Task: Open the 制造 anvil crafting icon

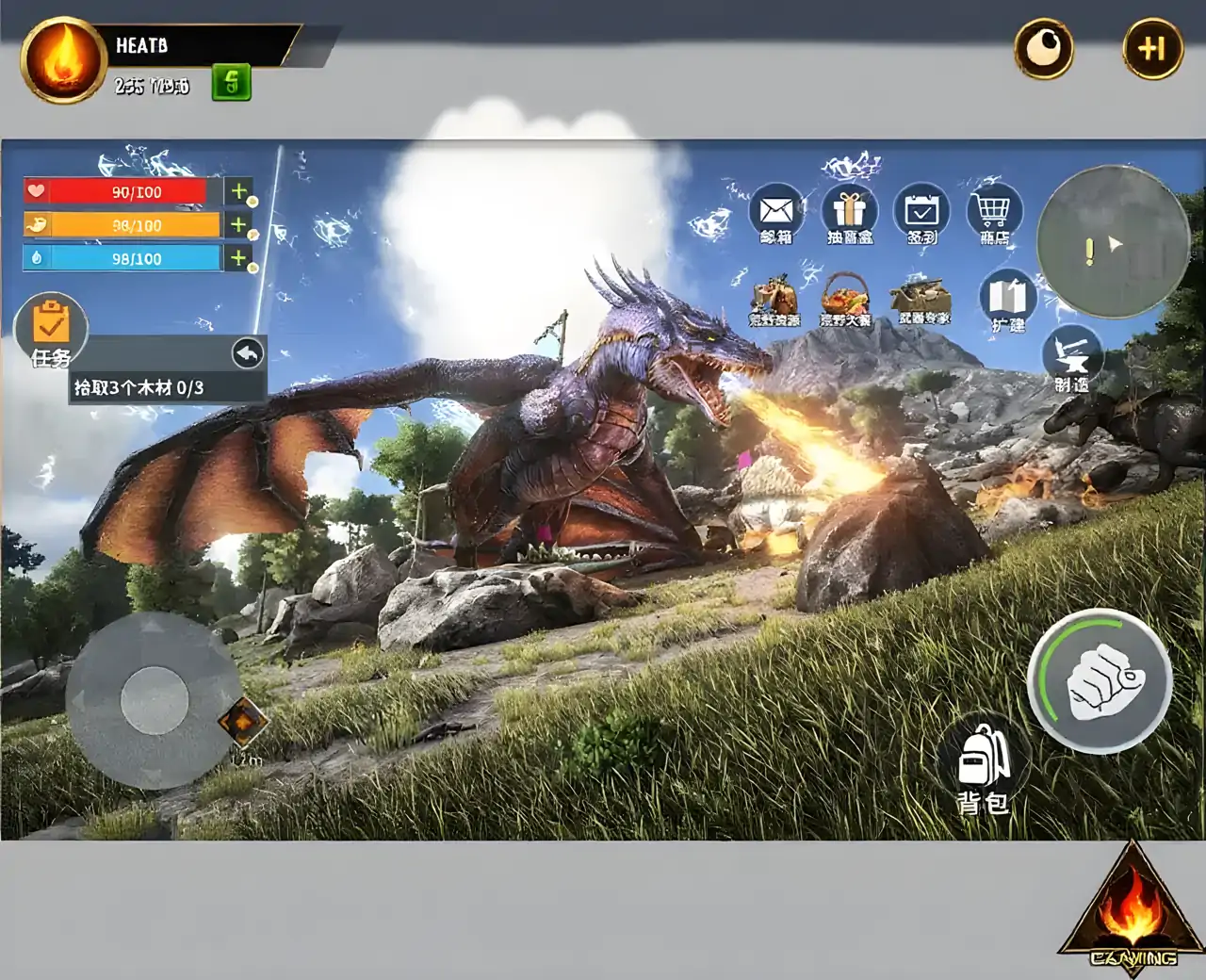Action: (1072, 356)
